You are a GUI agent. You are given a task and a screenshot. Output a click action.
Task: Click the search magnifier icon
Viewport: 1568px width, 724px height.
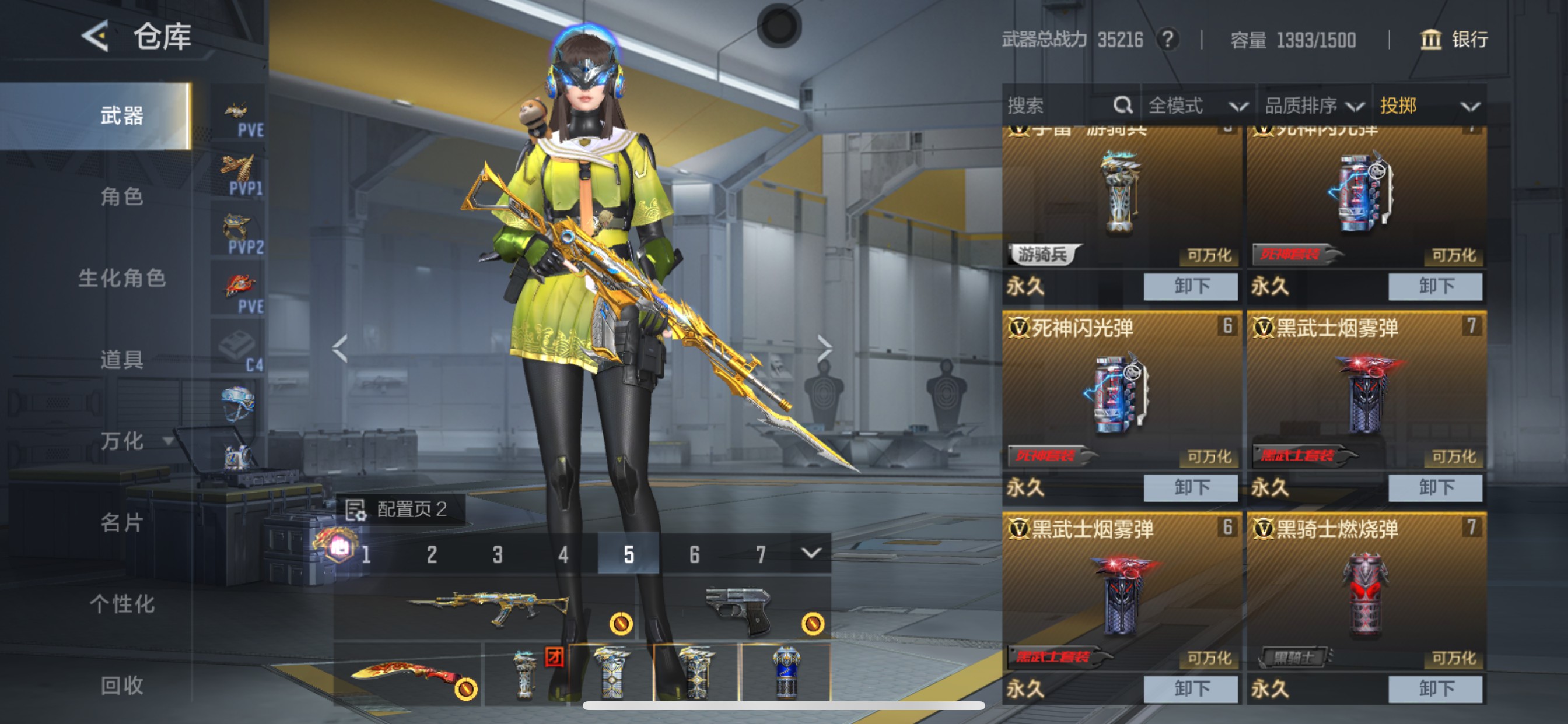(x=1122, y=106)
